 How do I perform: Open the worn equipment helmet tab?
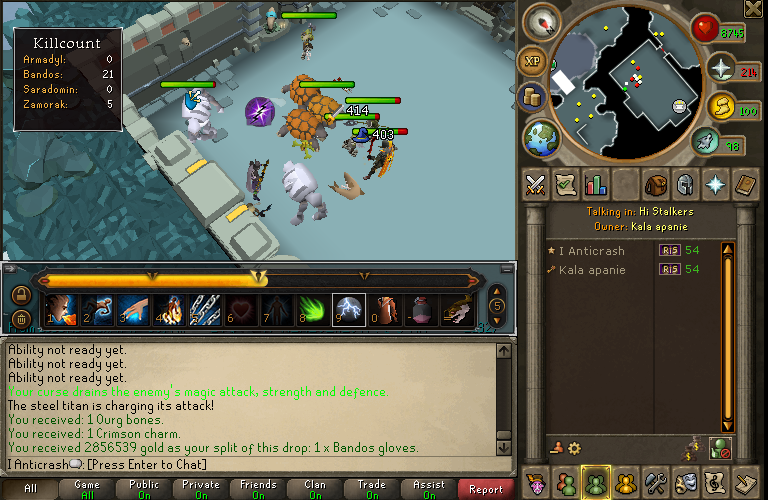tap(686, 184)
